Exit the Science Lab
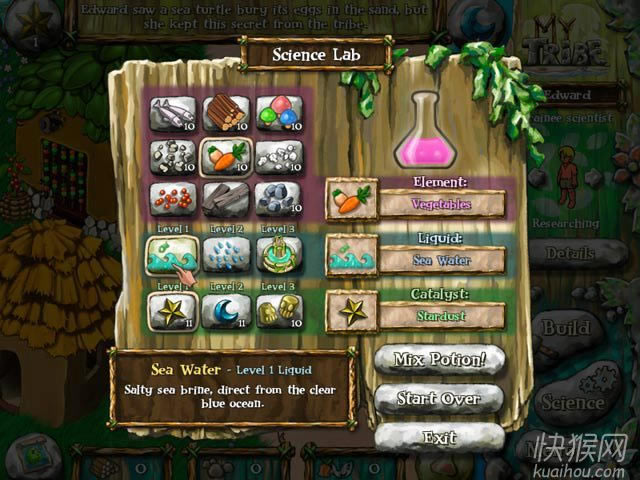The height and width of the screenshot is (480, 640). (438, 437)
